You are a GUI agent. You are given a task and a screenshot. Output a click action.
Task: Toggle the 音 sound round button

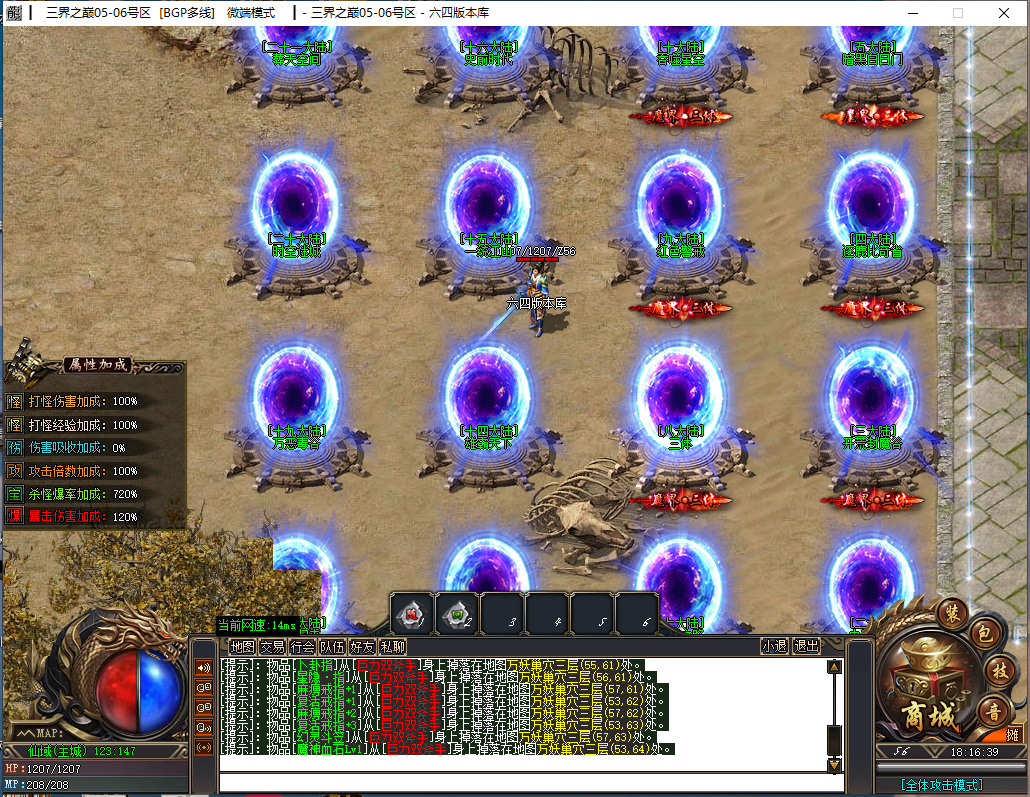click(x=993, y=712)
